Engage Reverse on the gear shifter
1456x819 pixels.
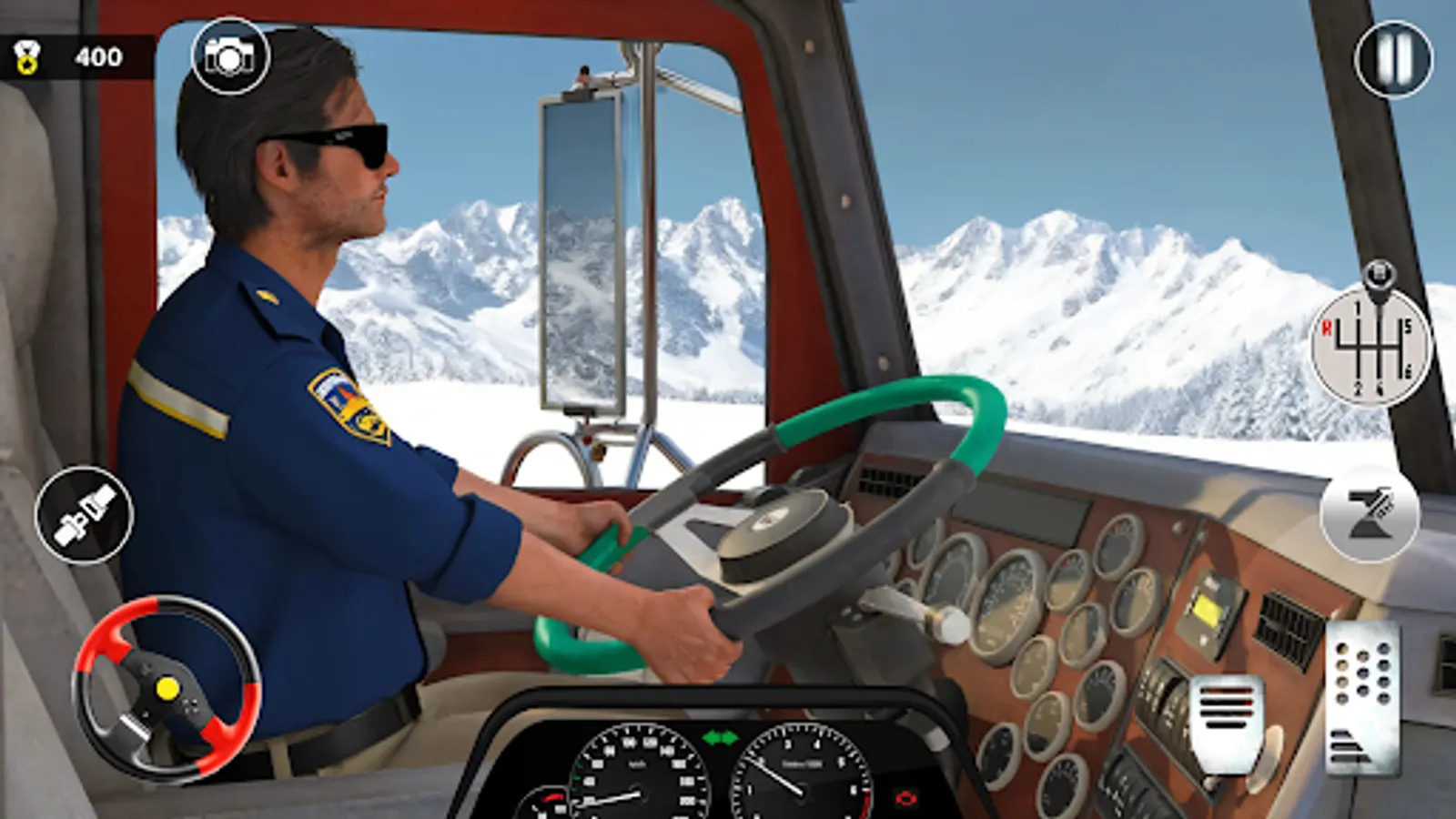click(x=1328, y=327)
